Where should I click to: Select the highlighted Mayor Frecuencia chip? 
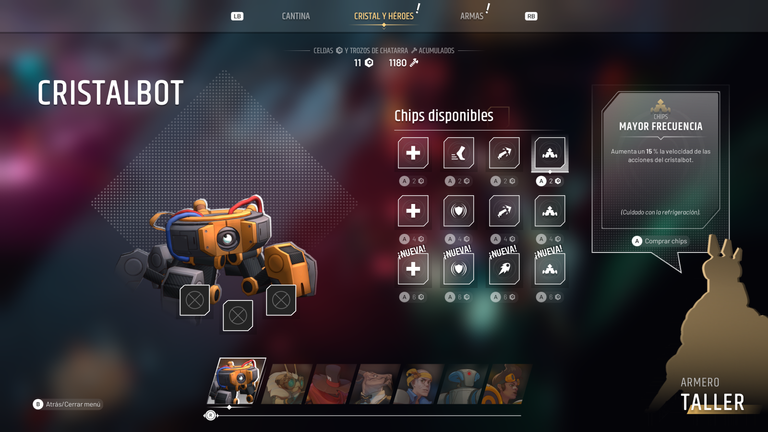(550, 153)
